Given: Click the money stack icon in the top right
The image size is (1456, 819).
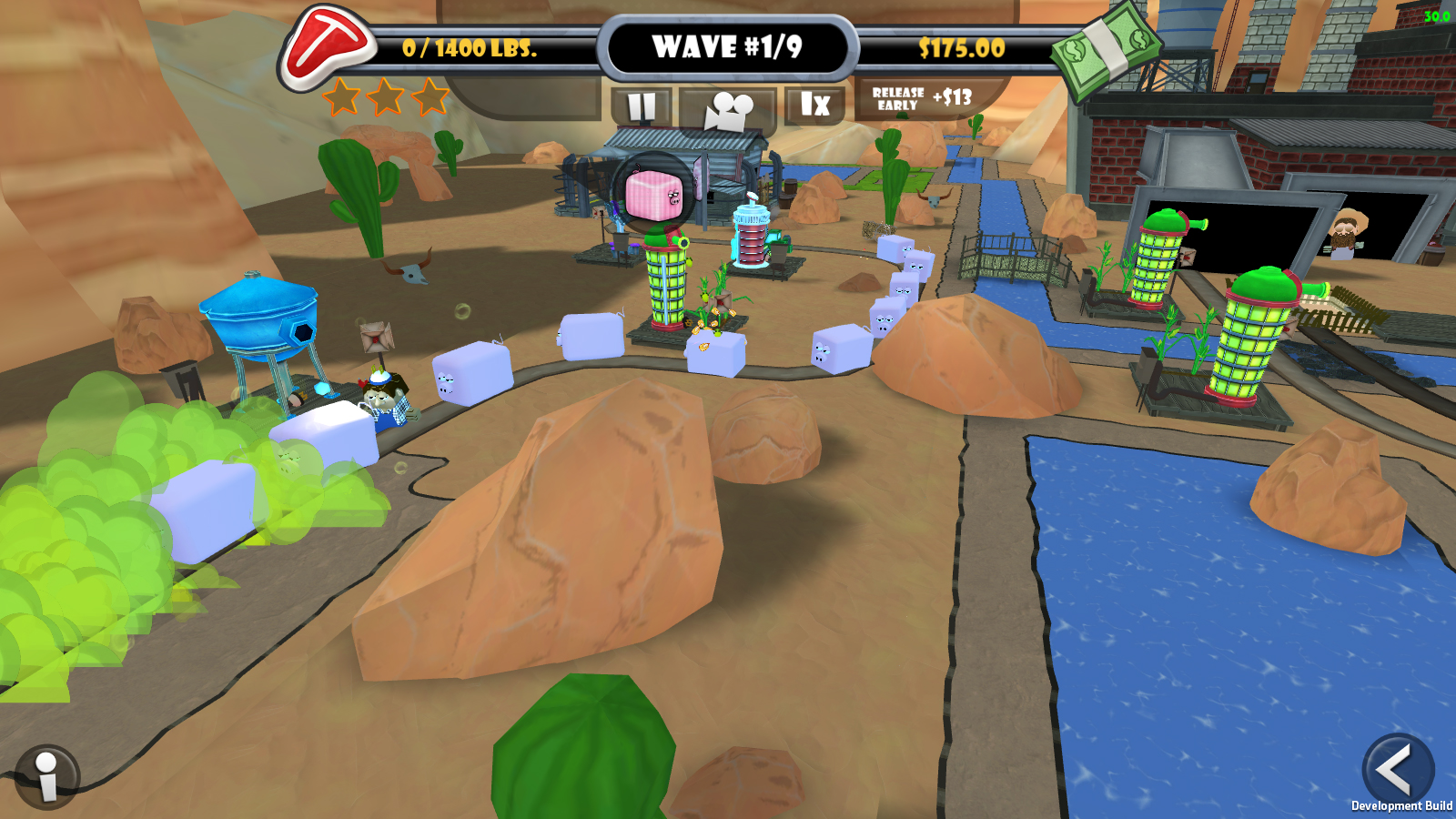Looking at the screenshot, I should pyautogui.click(x=1107, y=50).
